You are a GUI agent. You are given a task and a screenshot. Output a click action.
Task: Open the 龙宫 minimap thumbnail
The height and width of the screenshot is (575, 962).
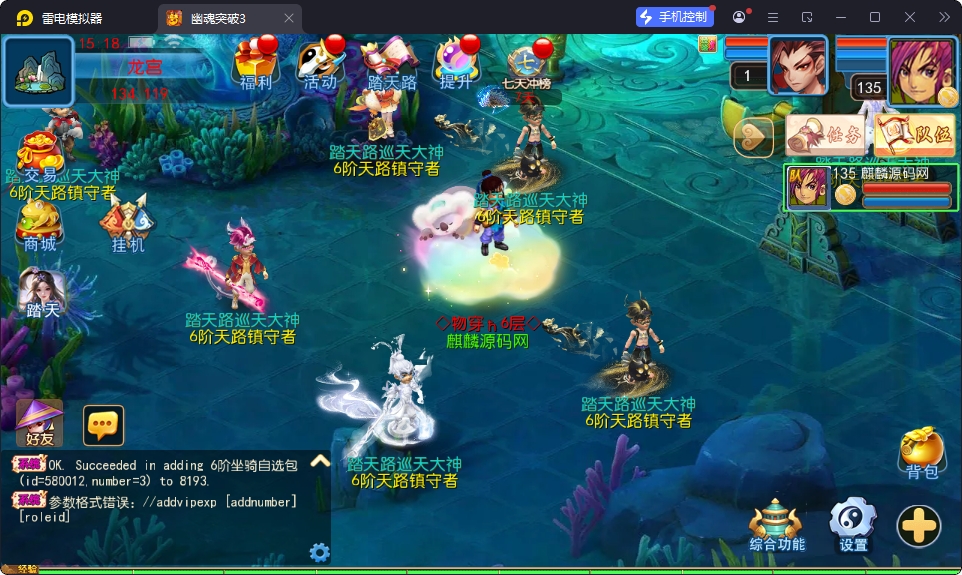point(39,71)
